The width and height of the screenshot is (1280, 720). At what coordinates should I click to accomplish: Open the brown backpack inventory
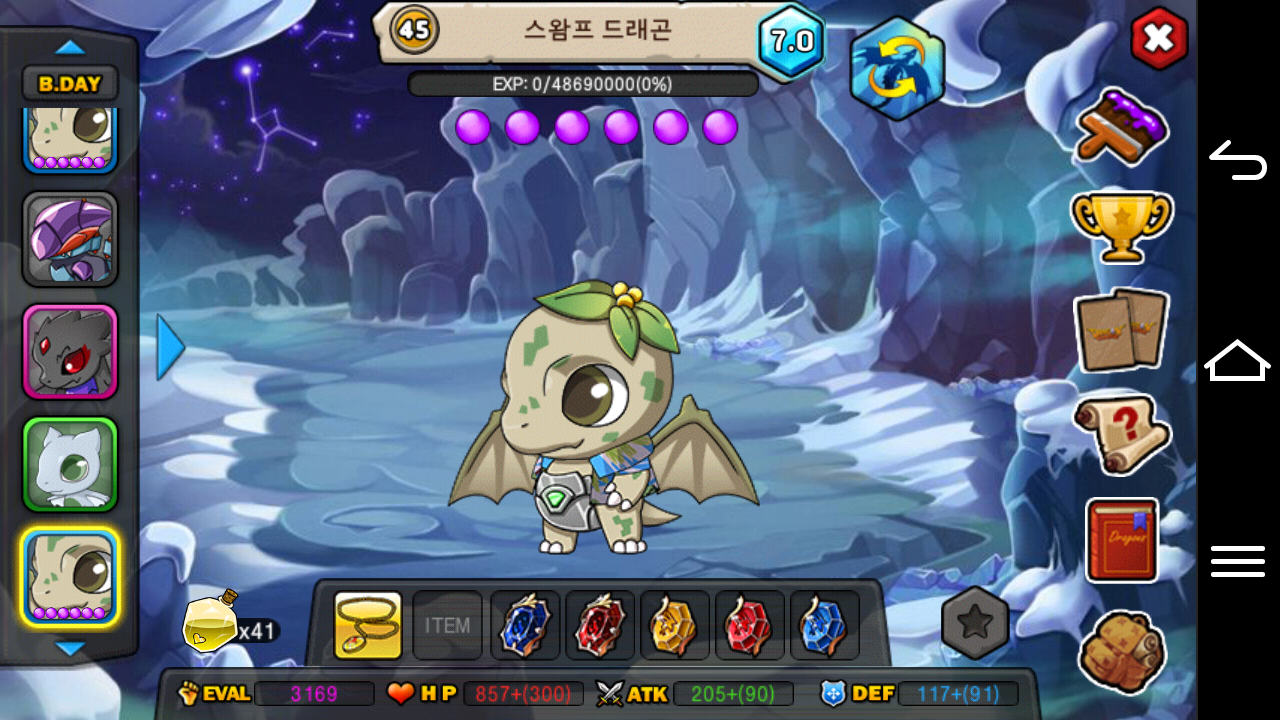click(1122, 650)
